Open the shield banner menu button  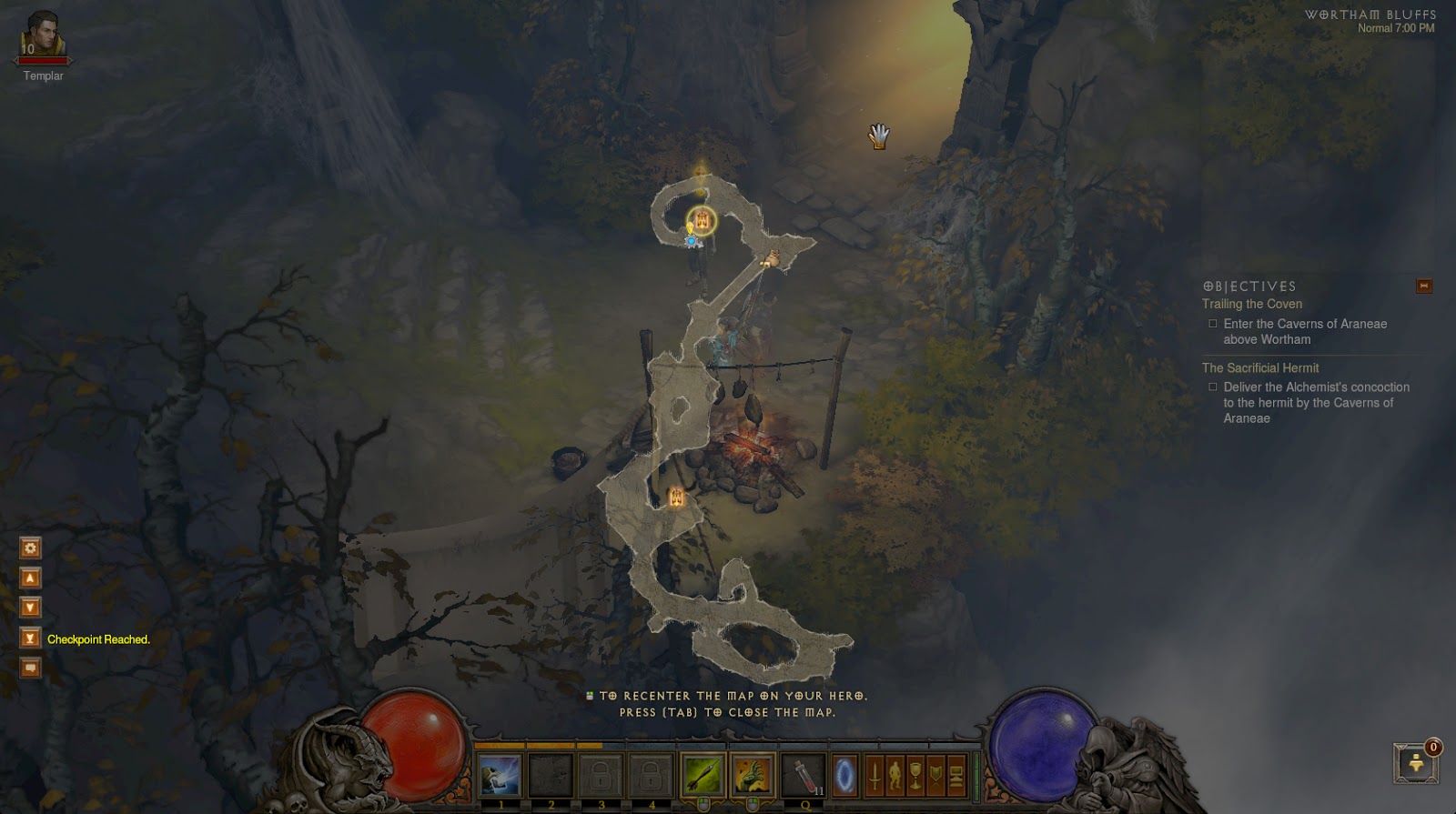coord(935,776)
